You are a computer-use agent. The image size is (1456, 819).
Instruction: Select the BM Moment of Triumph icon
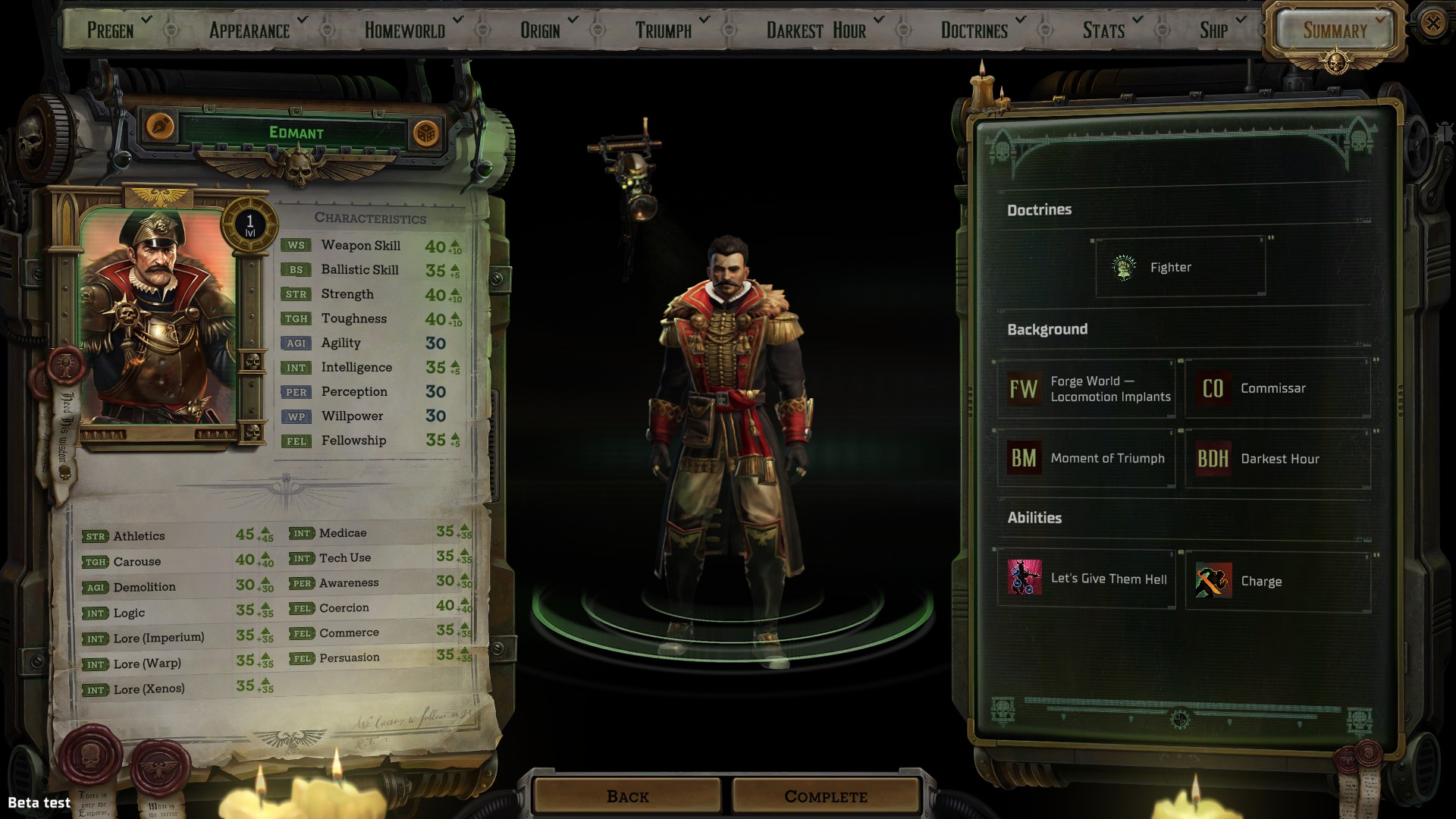(1023, 458)
